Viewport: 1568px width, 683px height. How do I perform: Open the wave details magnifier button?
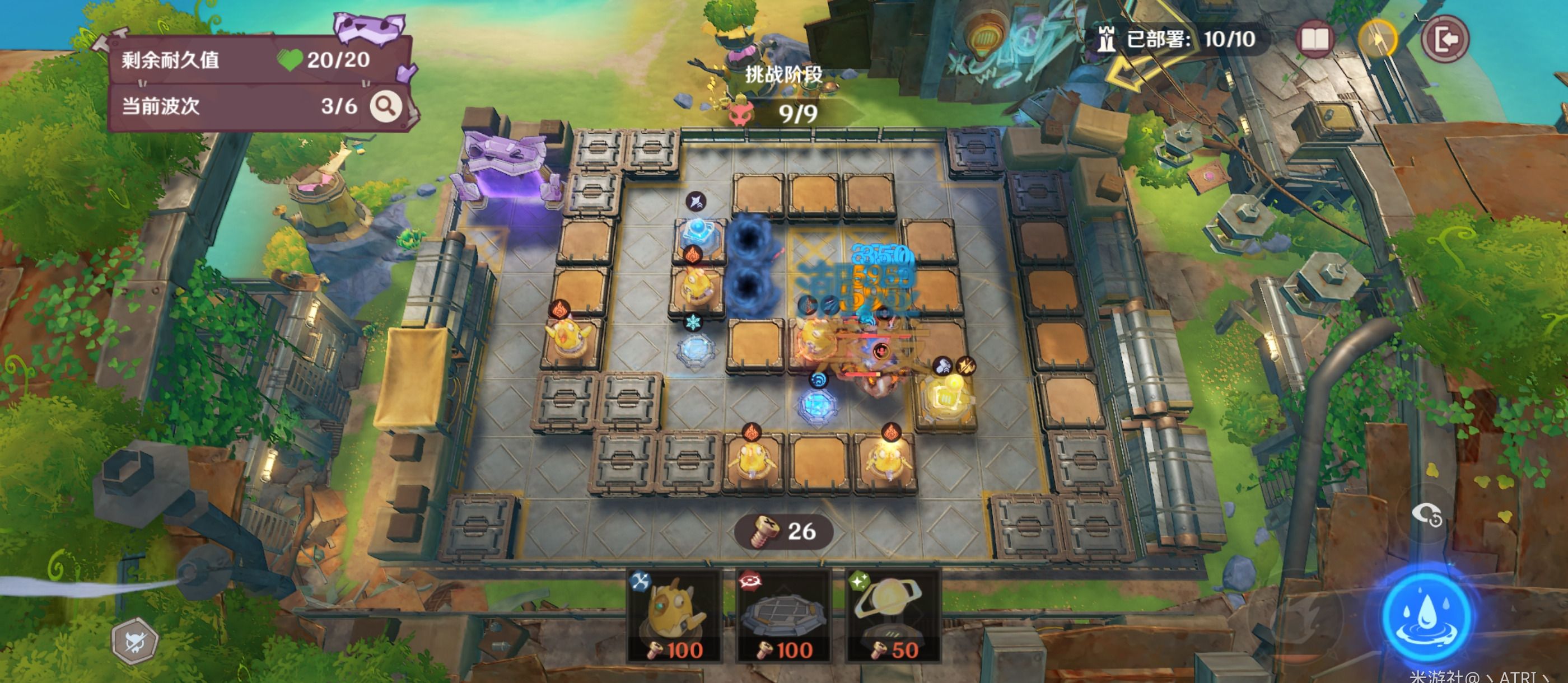[386, 106]
